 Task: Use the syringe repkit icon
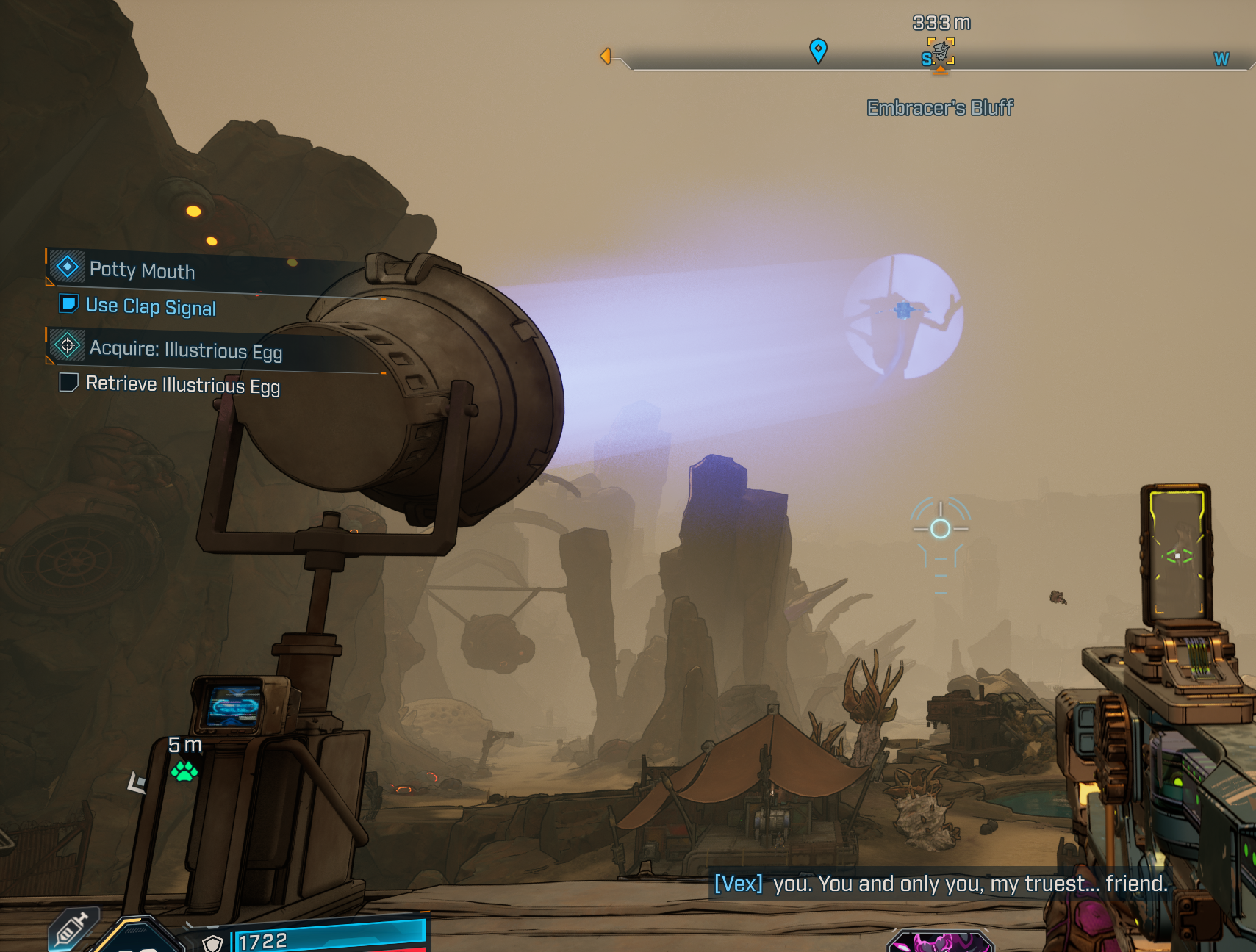(x=71, y=930)
